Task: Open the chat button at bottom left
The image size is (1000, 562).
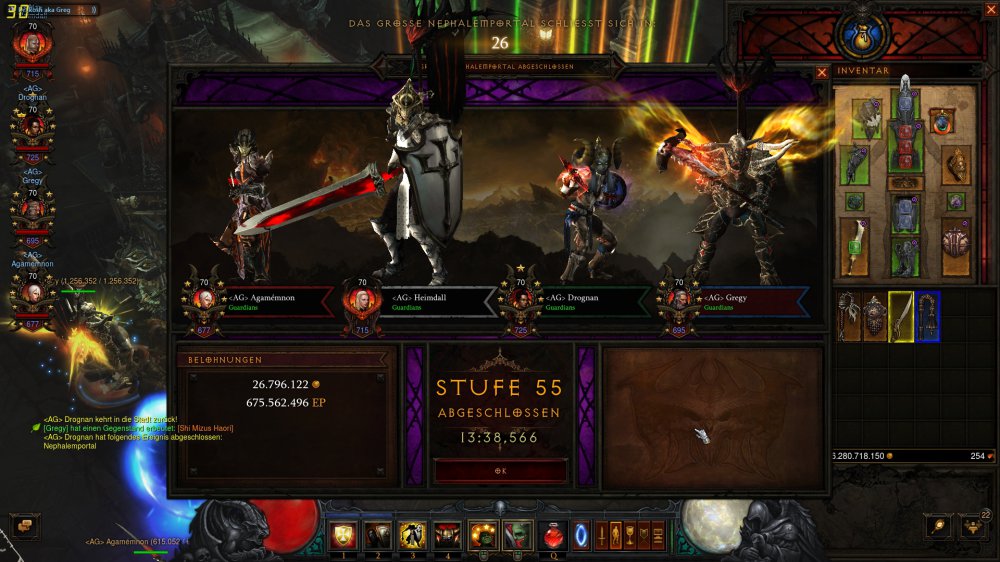Action: click(x=24, y=526)
